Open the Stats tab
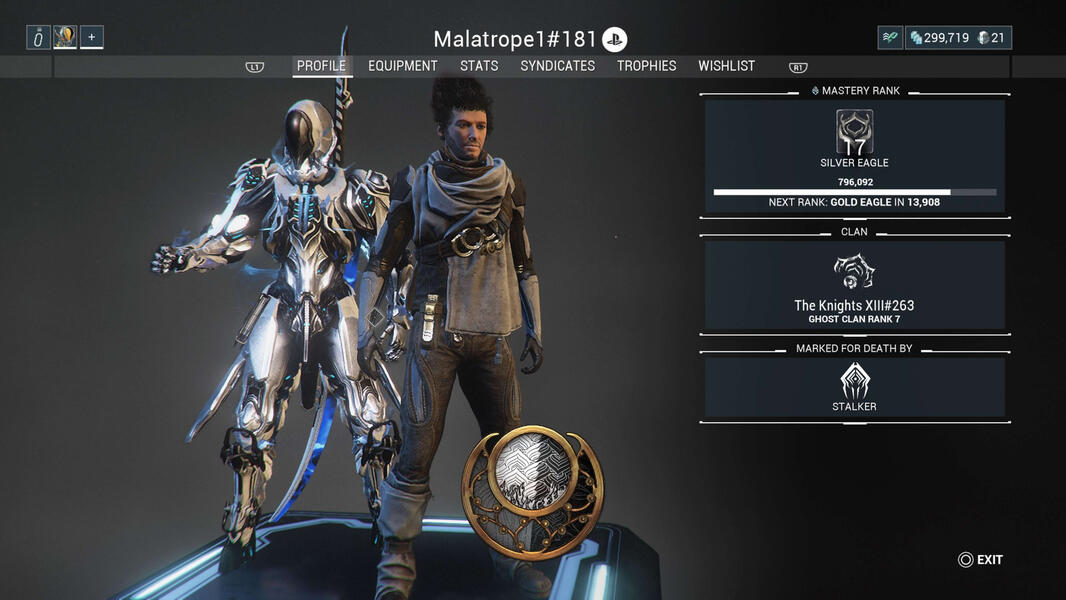This screenshot has width=1066, height=600. (479, 66)
